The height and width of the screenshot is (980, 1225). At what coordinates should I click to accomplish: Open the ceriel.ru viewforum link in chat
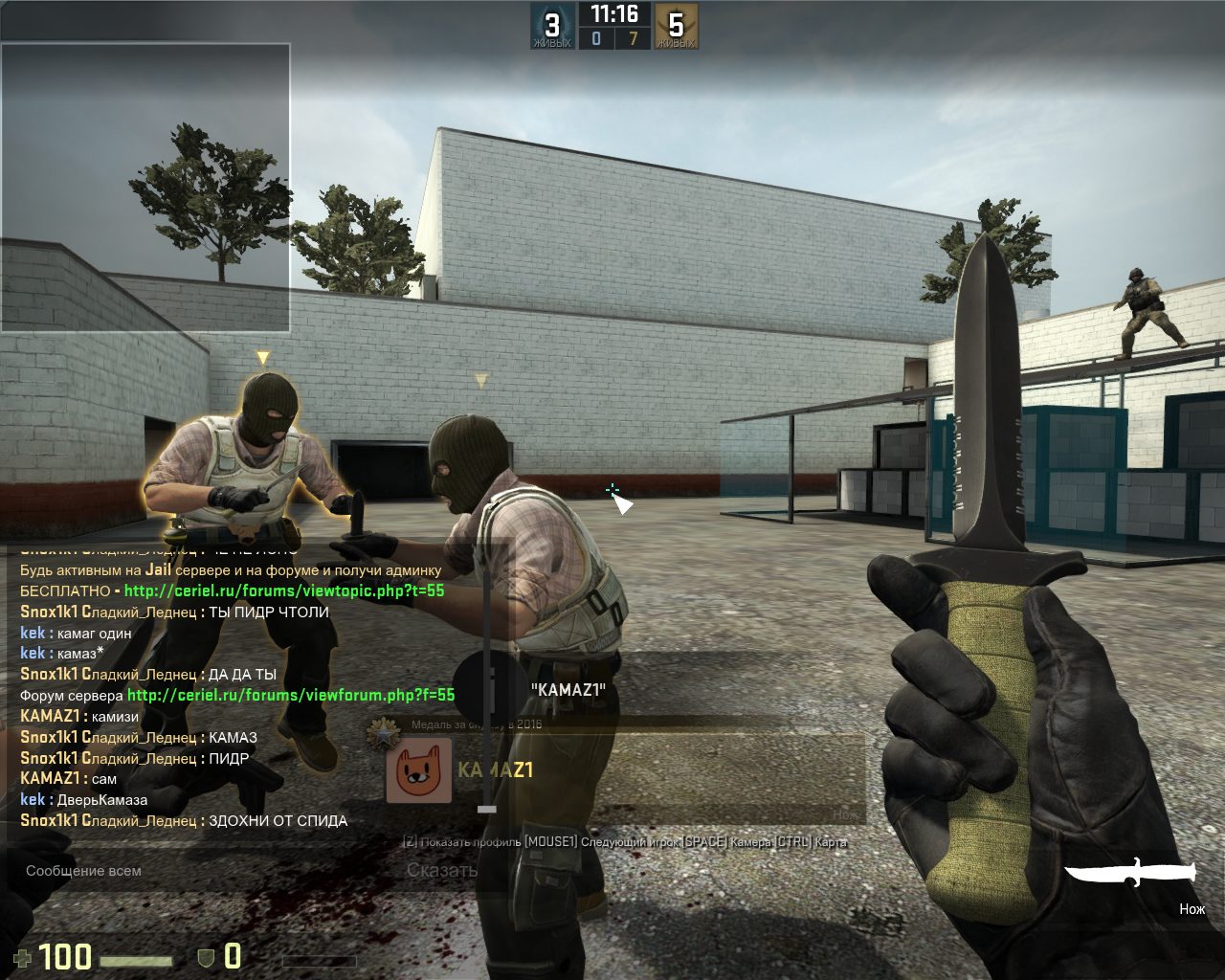(290, 696)
